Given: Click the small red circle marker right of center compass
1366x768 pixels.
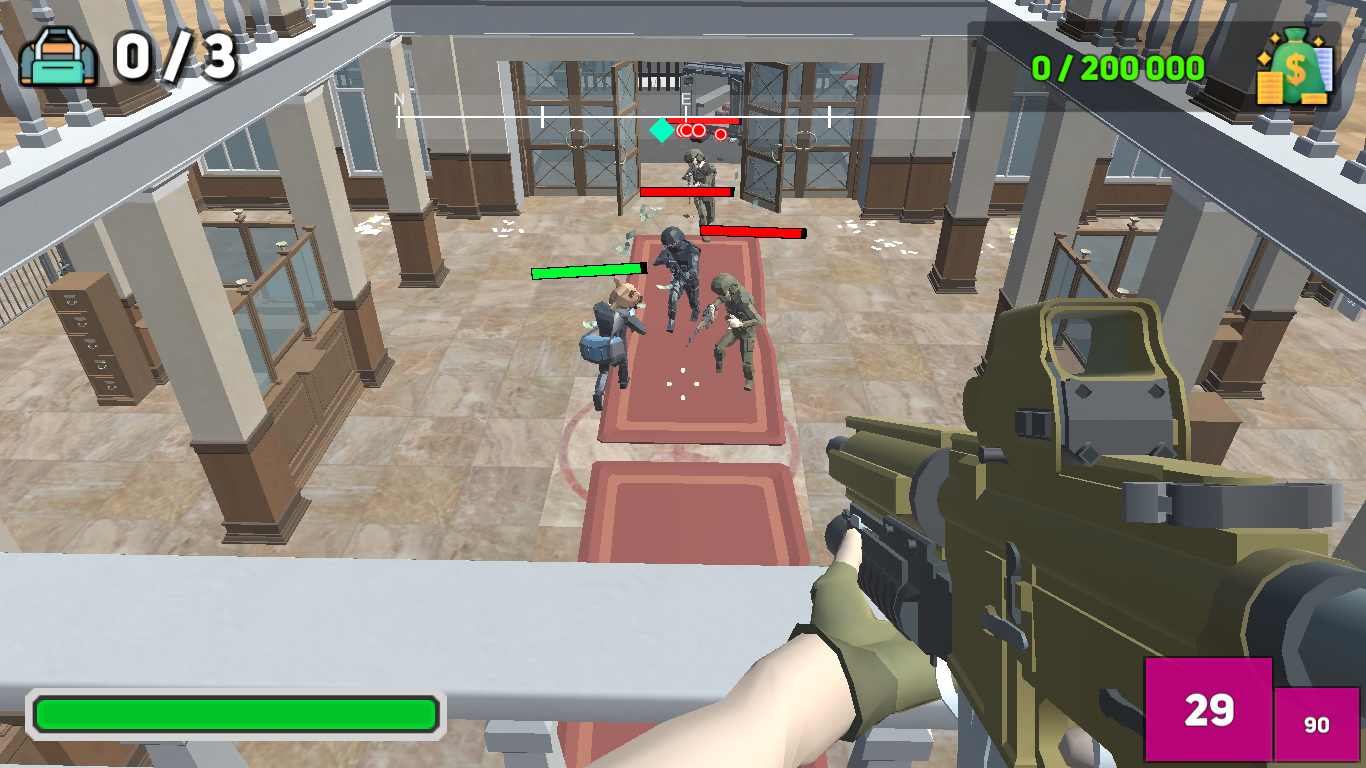Looking at the screenshot, I should [720, 134].
